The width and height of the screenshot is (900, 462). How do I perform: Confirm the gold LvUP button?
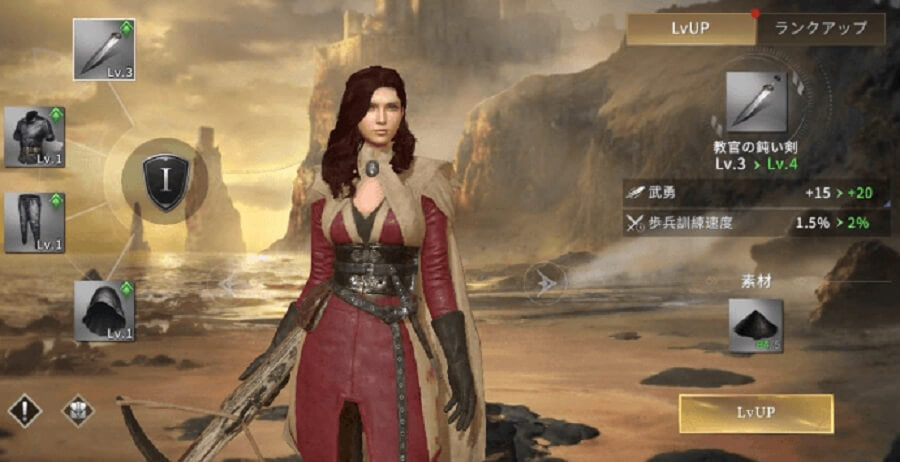tap(755, 413)
